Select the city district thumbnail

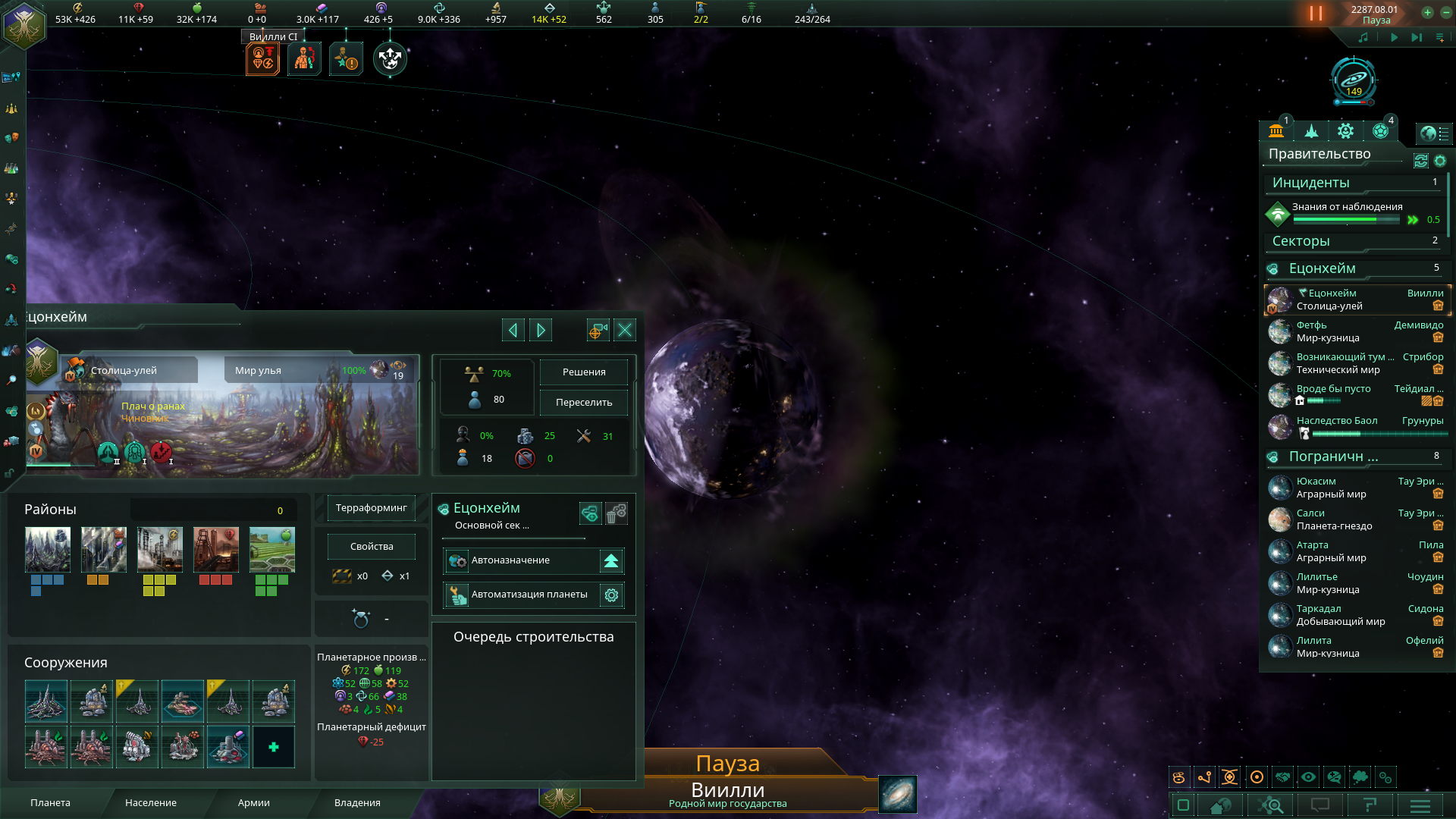tap(48, 549)
